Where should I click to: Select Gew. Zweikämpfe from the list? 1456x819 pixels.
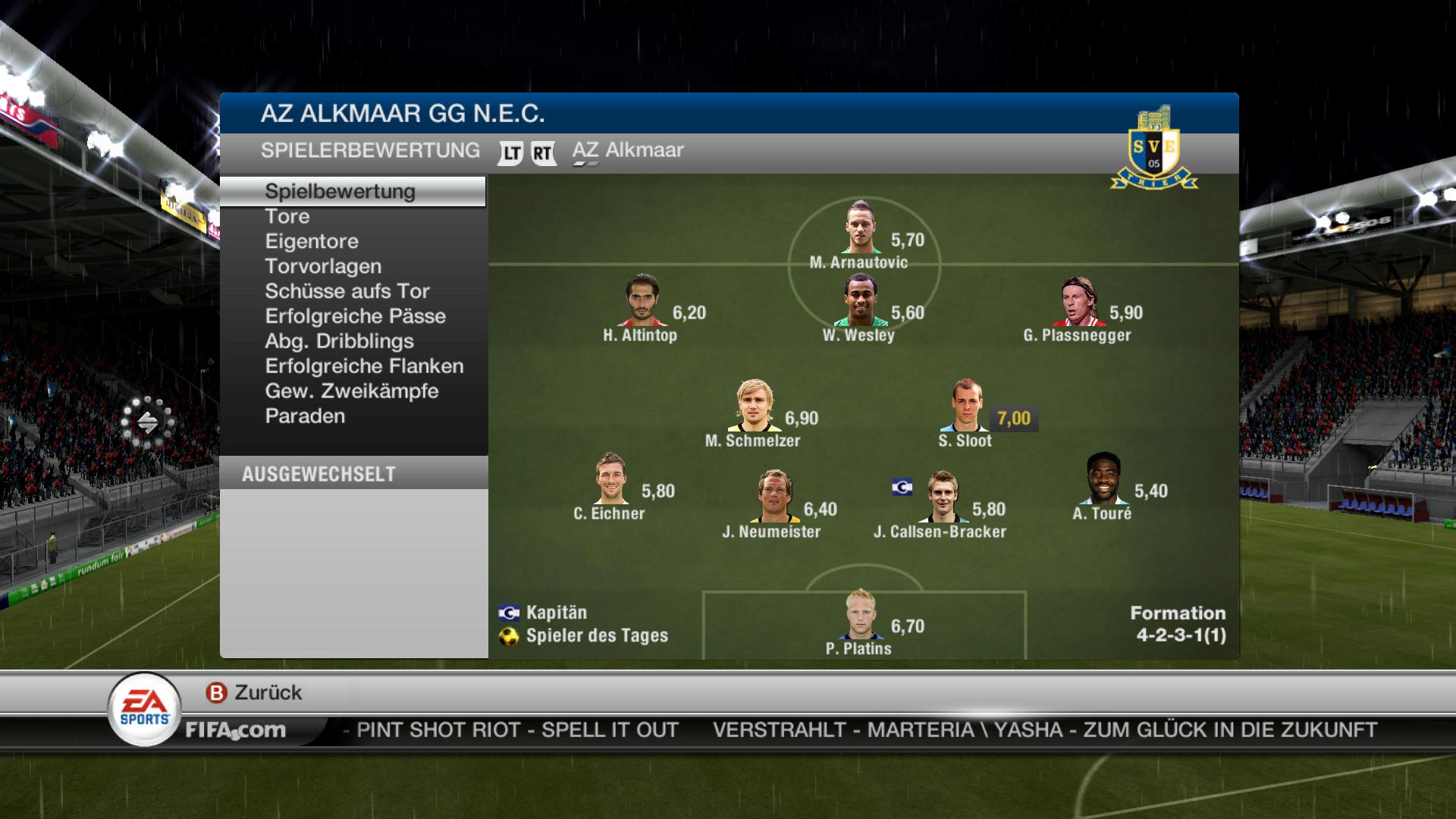coord(352,391)
